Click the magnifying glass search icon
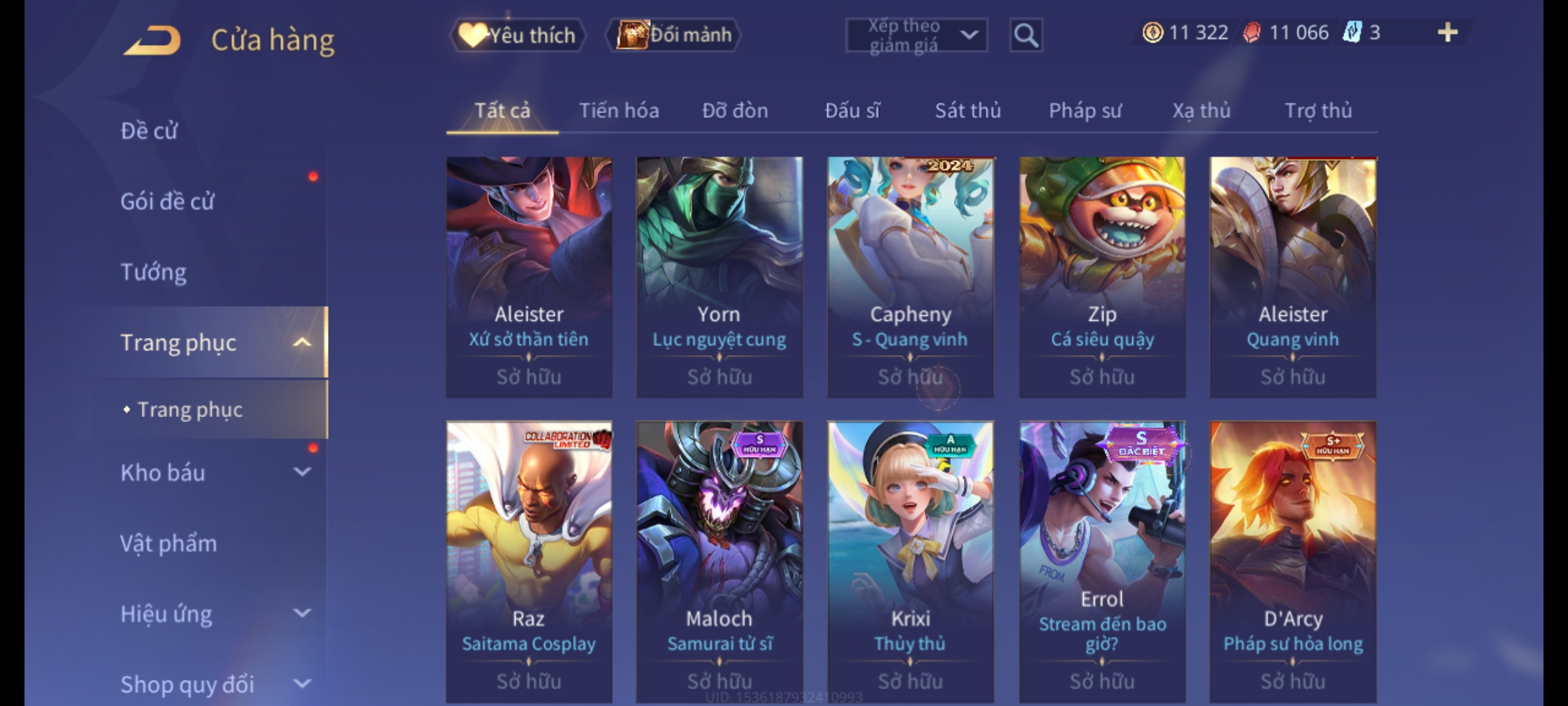 [x=1026, y=35]
